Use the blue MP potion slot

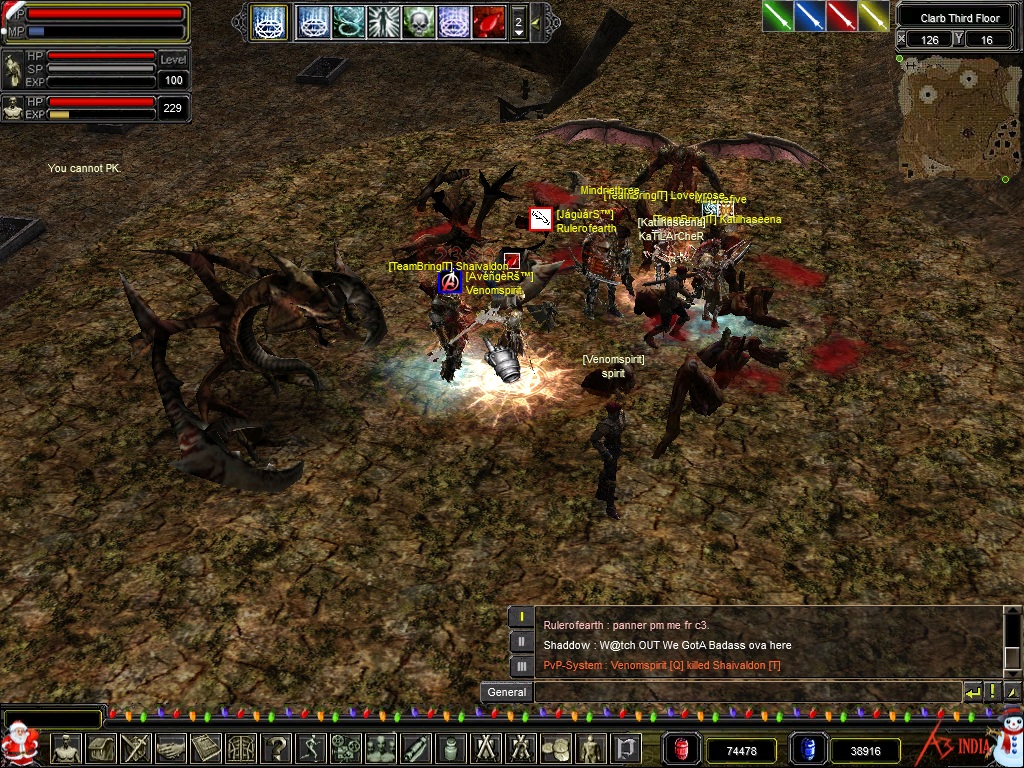tap(807, 749)
